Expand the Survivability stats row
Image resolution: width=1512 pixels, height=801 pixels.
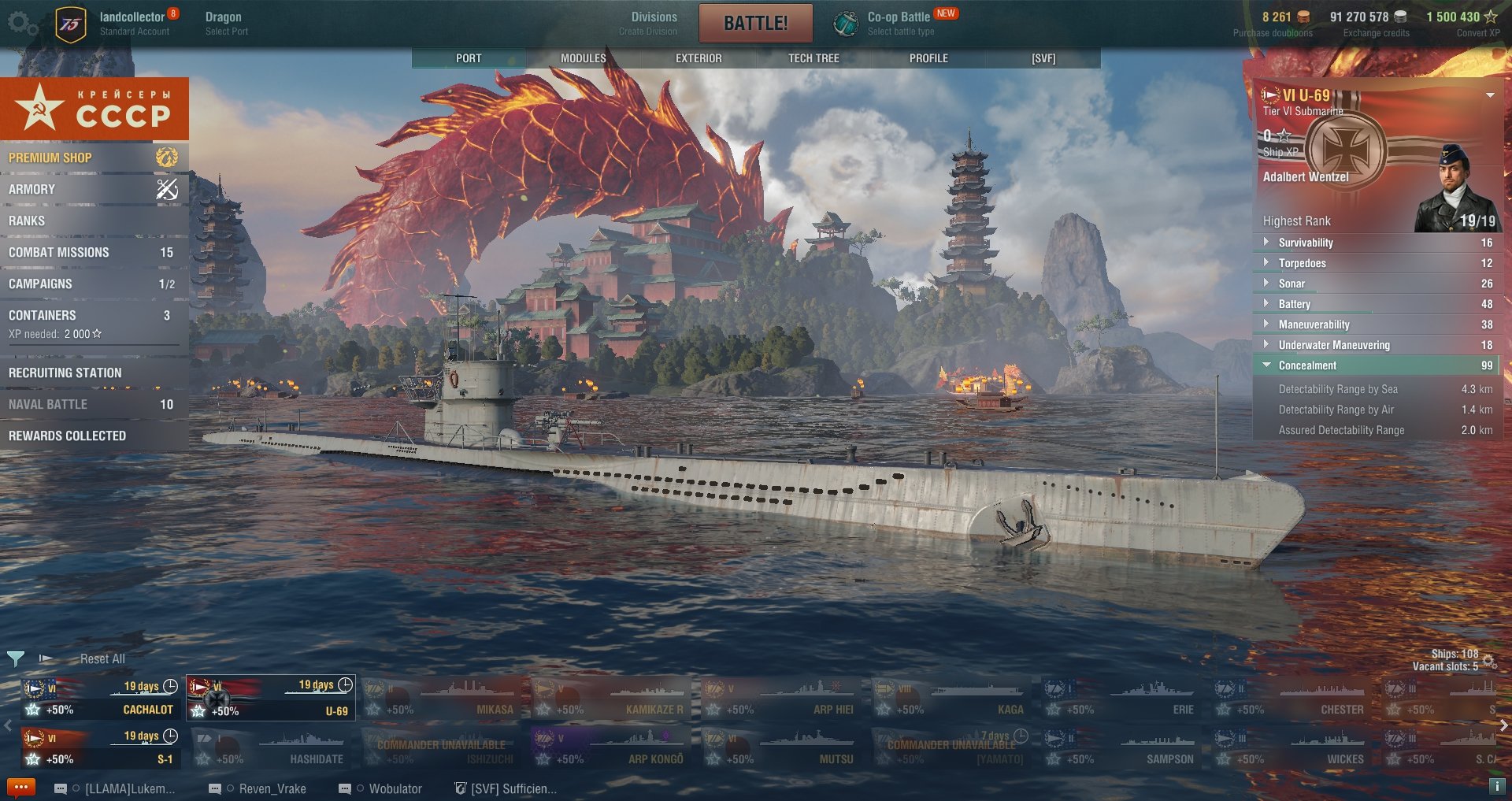tap(1377, 243)
